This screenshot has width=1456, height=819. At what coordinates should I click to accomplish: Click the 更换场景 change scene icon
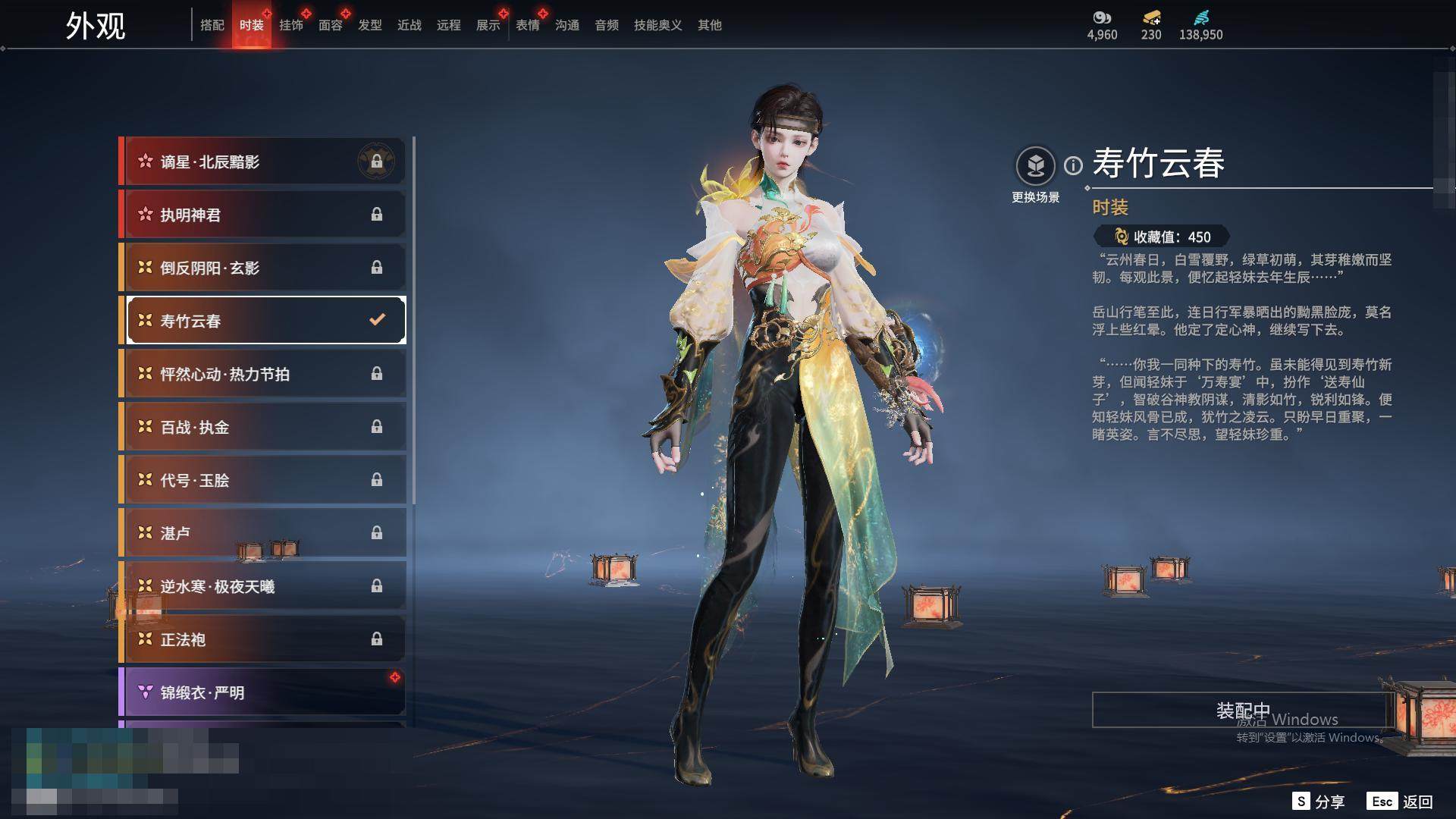1035,166
